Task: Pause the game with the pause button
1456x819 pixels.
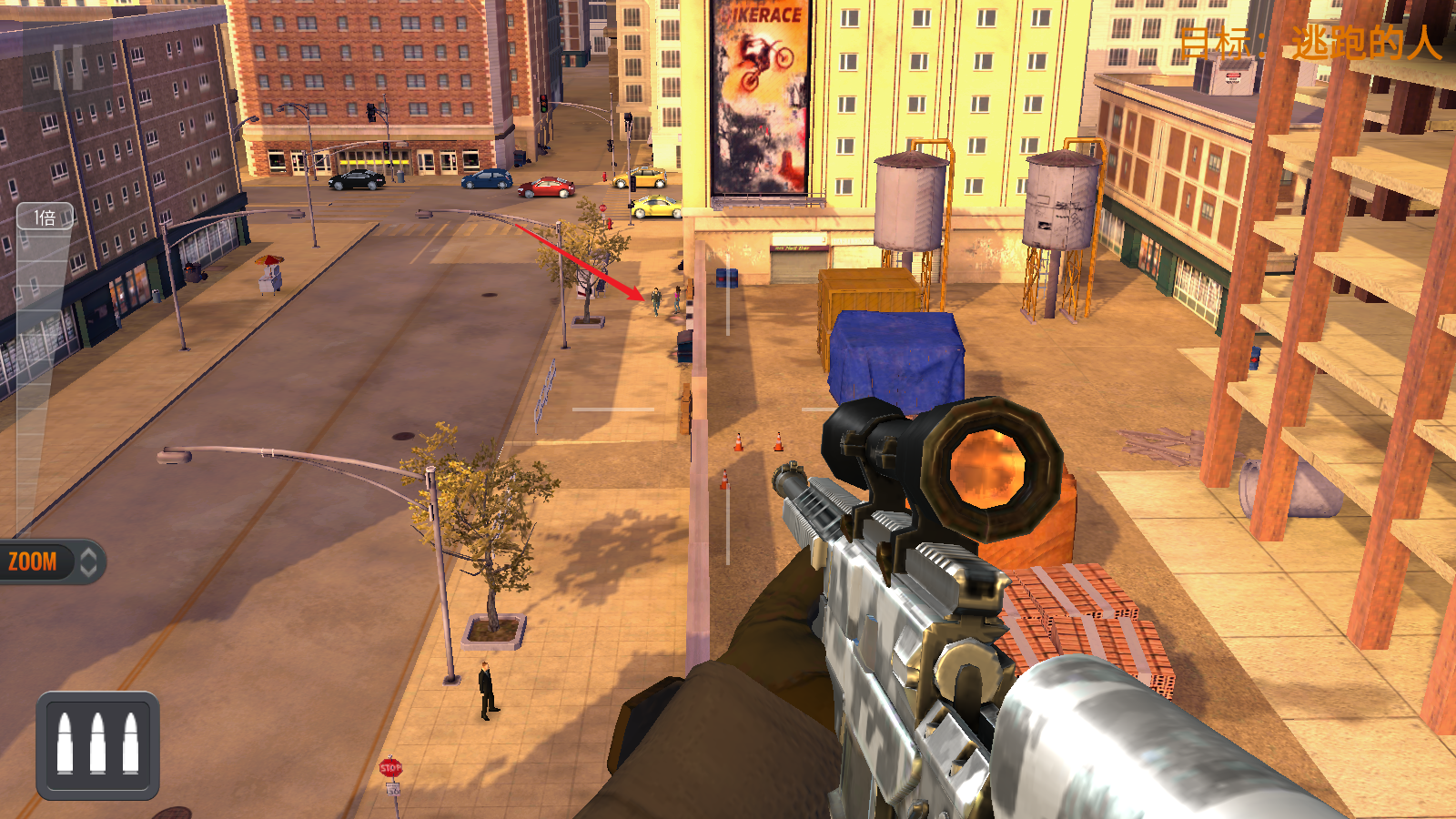Action: [68, 67]
